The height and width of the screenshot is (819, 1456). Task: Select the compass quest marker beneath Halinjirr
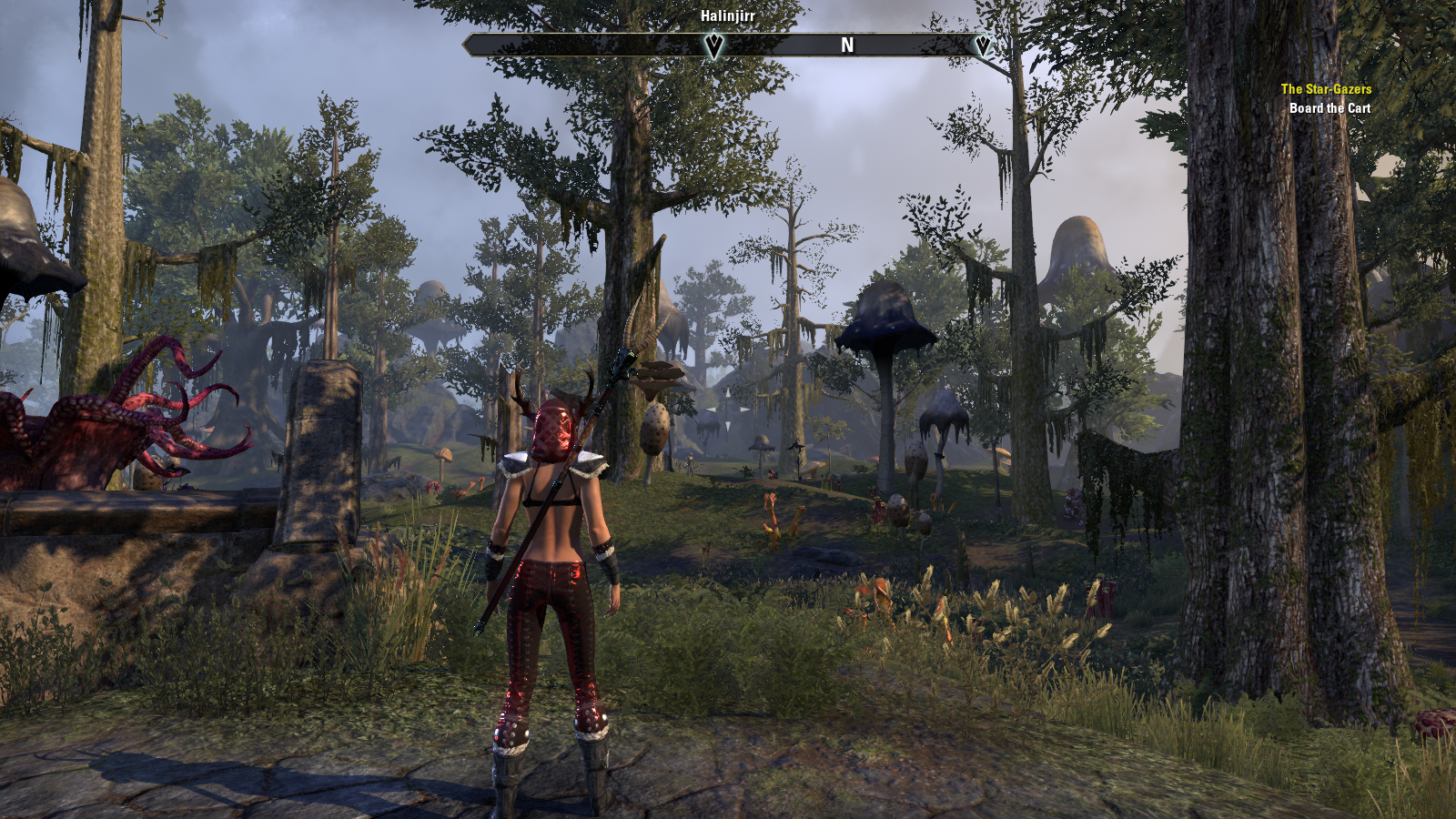714,45
